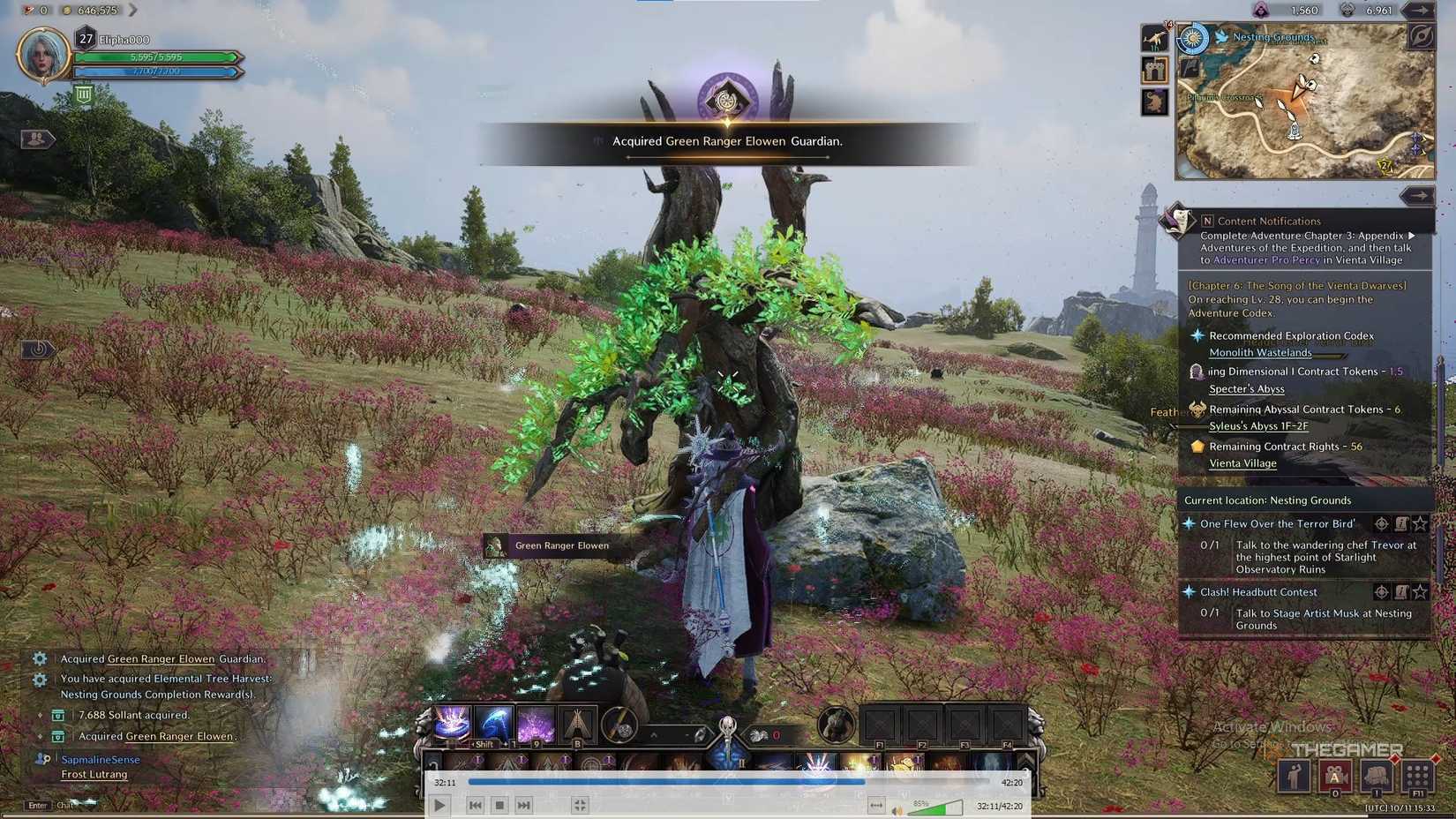Click the mount icon below the fortress icon

click(1153, 102)
